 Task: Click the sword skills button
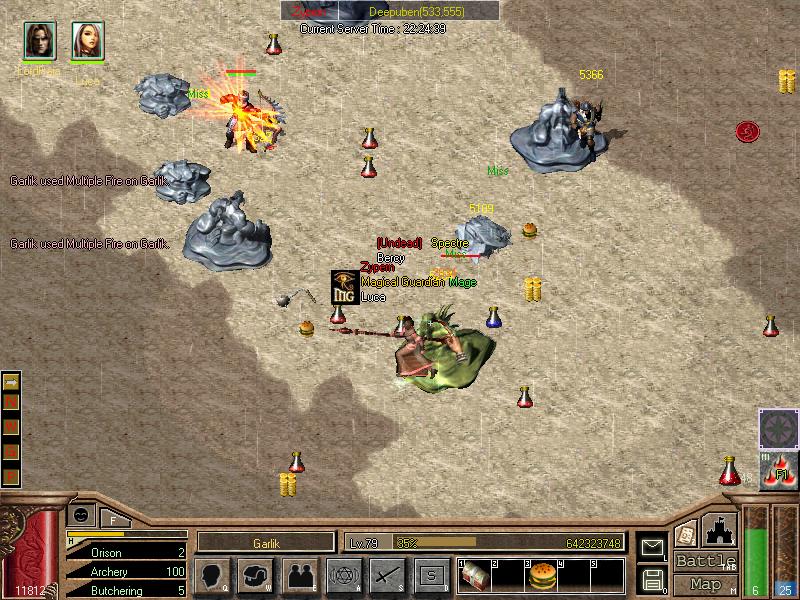tap(387, 575)
